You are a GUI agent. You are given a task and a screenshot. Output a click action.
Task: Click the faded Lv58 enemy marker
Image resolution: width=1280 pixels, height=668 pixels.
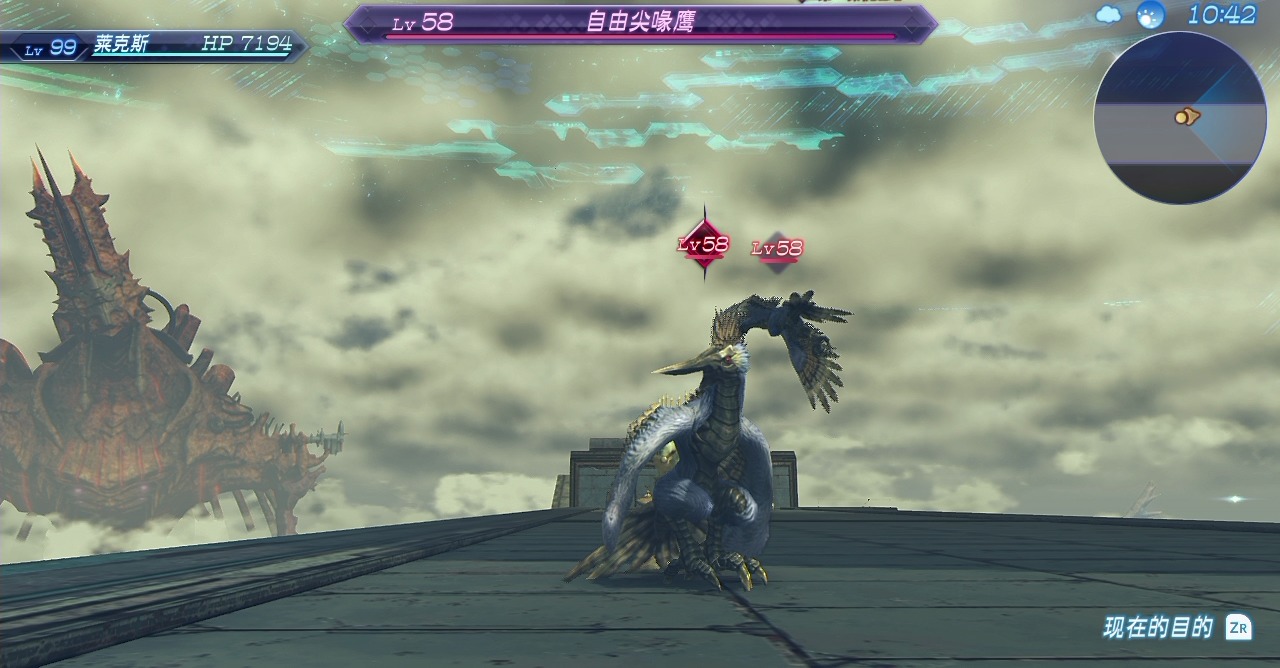(x=778, y=248)
